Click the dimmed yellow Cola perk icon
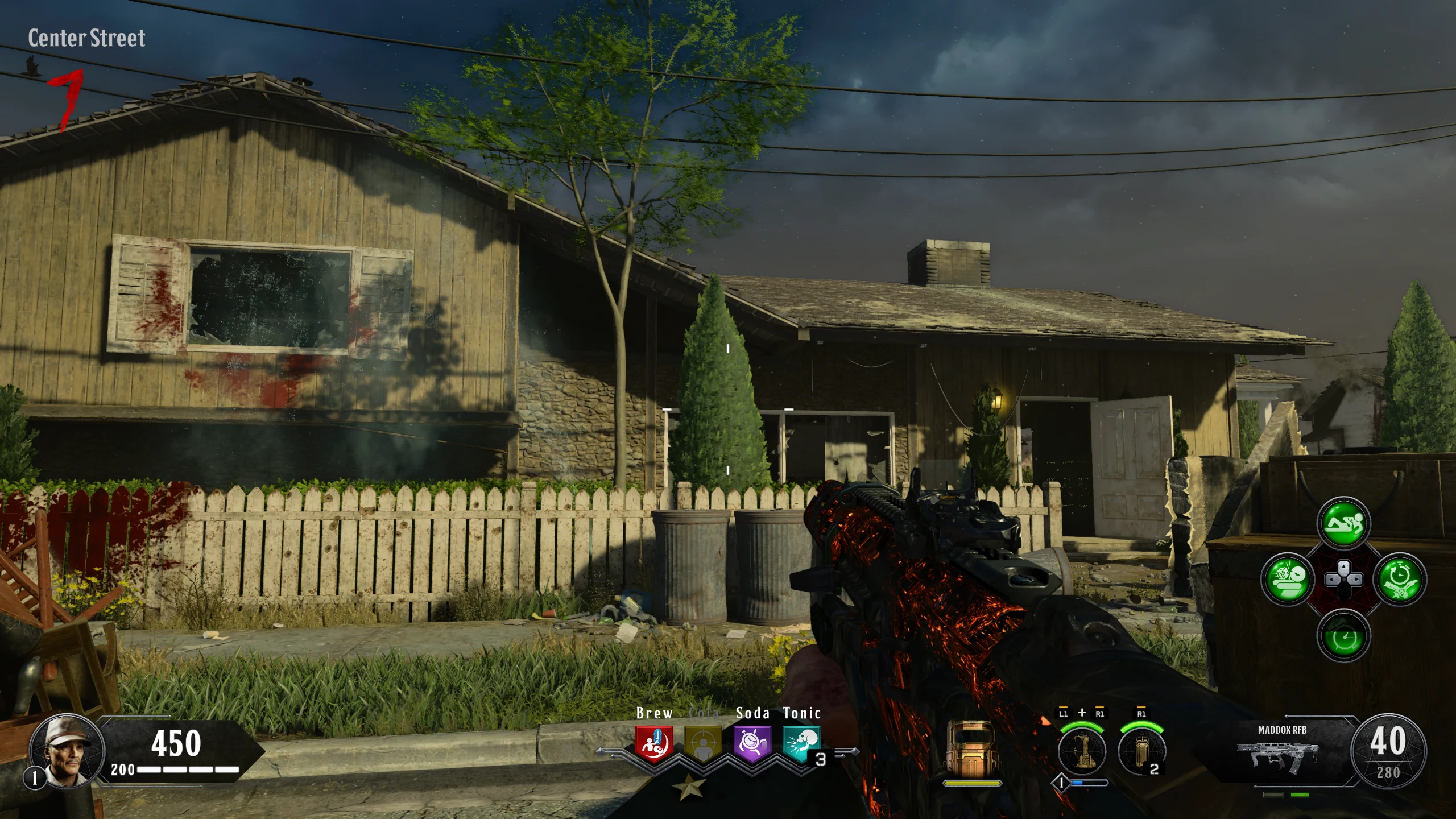 click(x=703, y=743)
